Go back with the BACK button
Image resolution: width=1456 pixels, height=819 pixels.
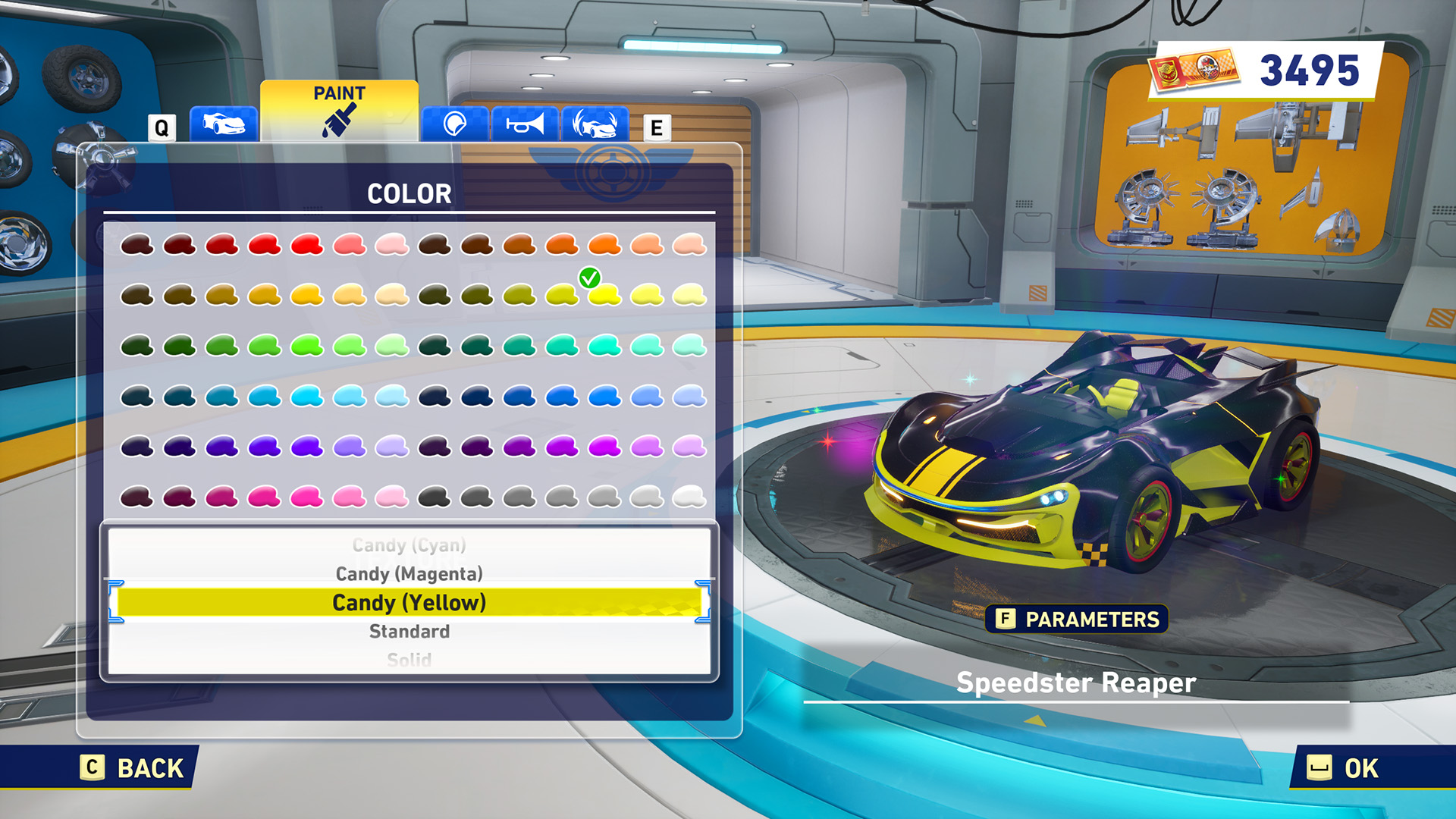click(134, 767)
